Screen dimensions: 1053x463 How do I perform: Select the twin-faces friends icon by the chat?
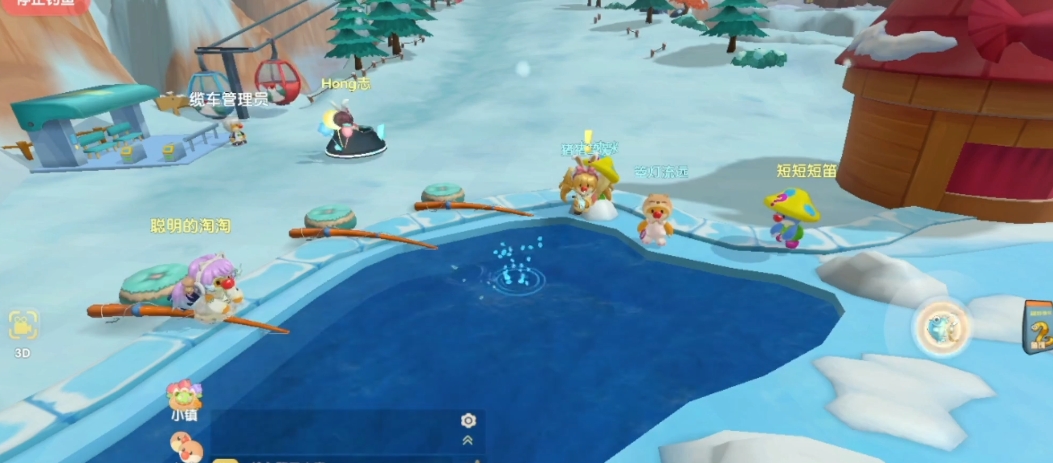click(x=186, y=451)
